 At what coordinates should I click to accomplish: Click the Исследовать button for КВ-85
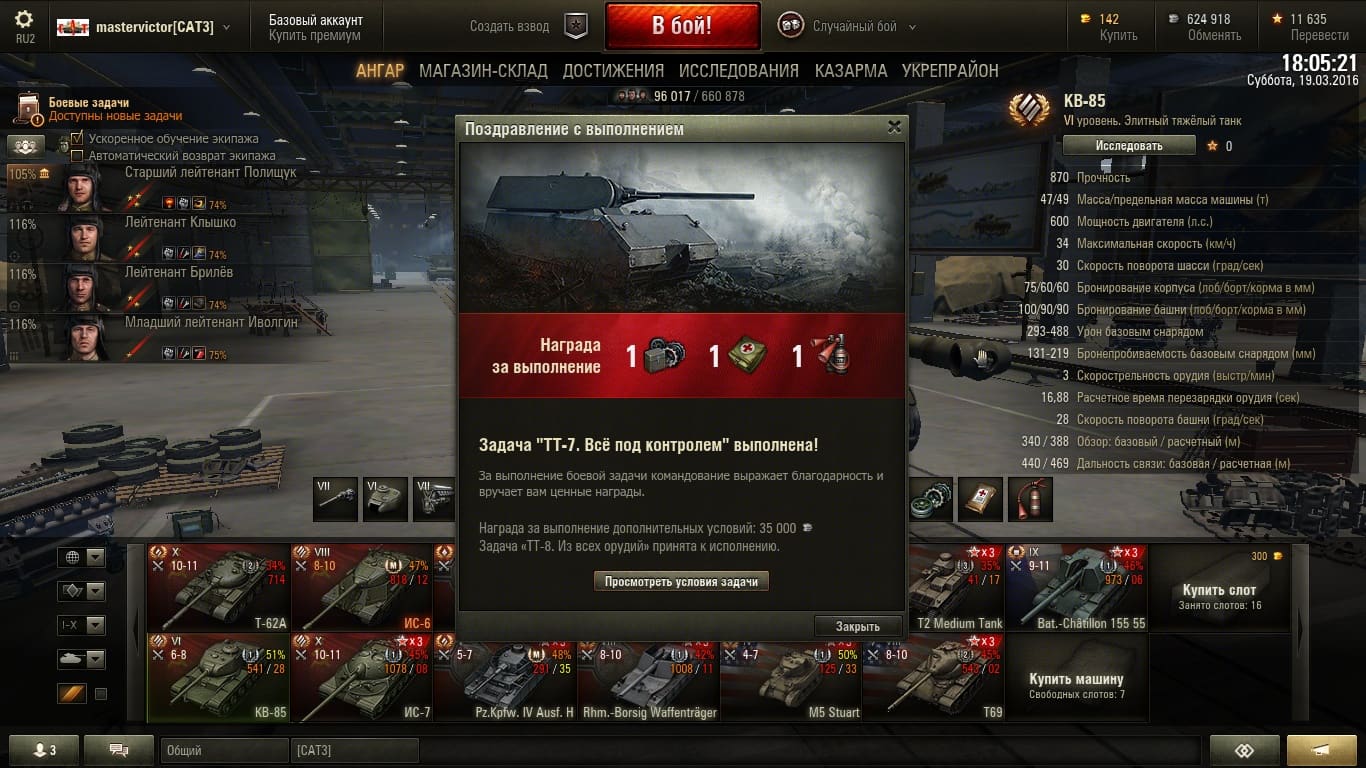(x=1128, y=146)
